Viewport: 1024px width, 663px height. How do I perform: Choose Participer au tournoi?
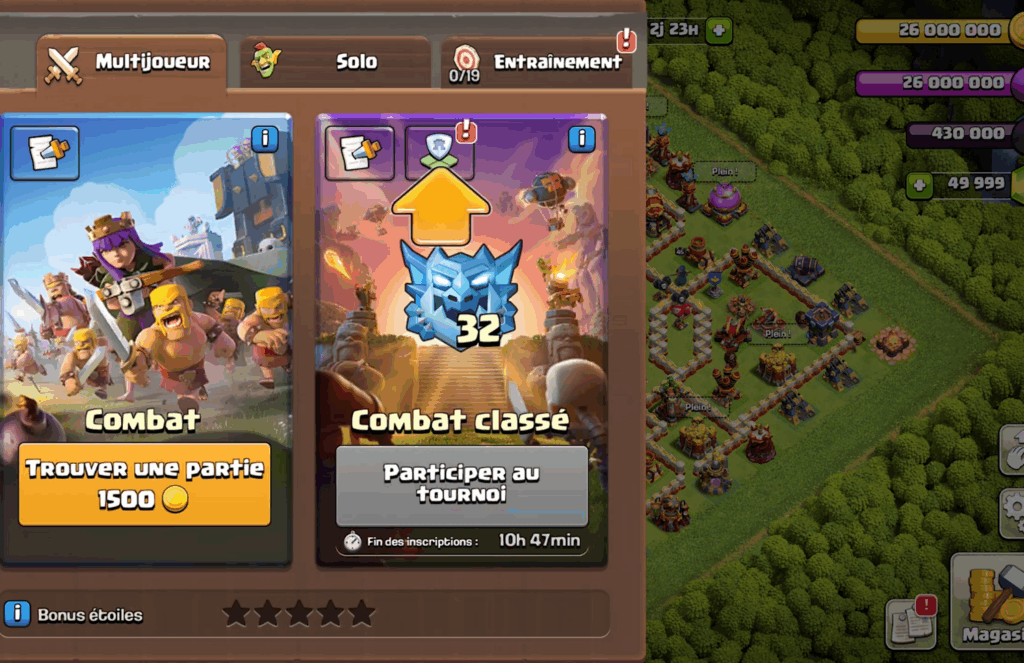pos(461,483)
